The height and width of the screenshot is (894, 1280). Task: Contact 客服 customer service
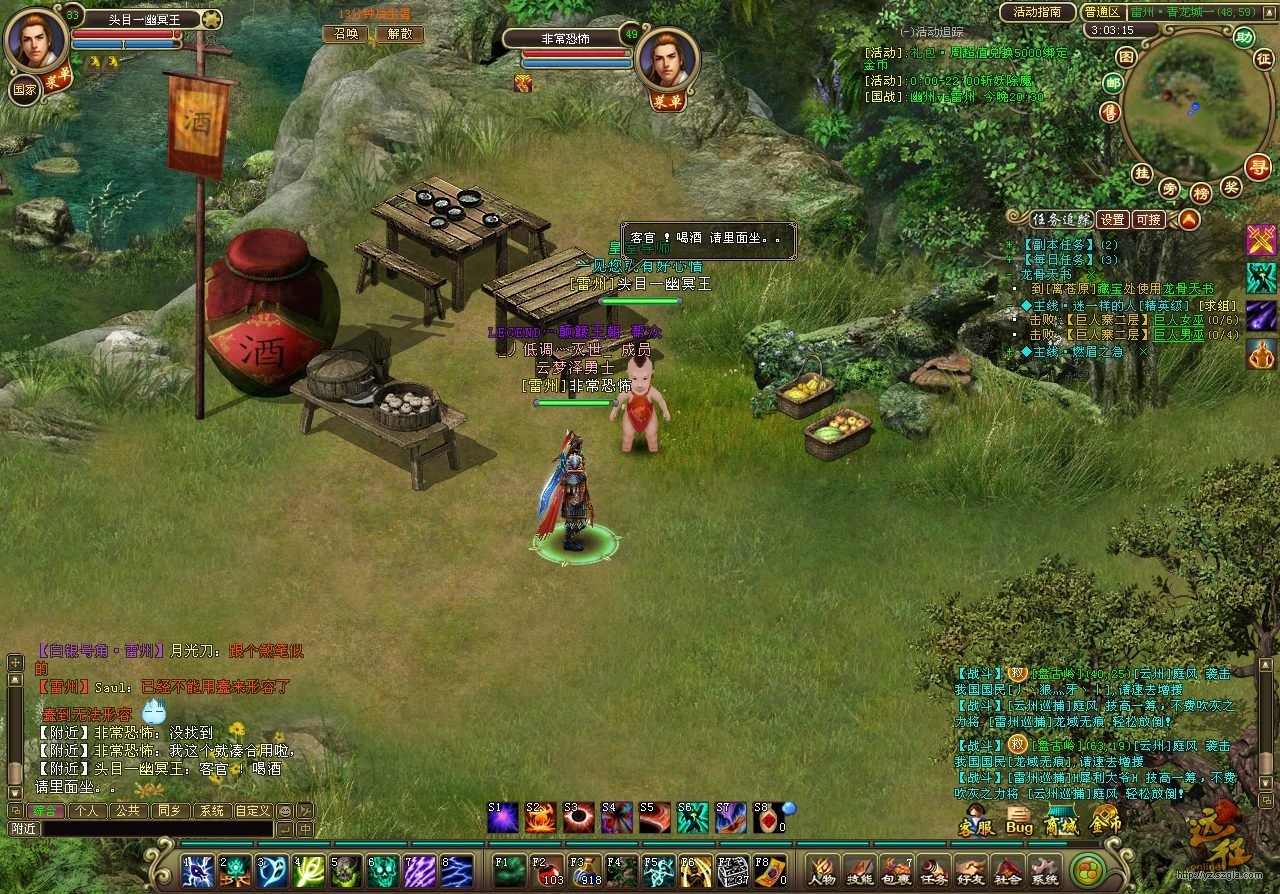click(976, 822)
